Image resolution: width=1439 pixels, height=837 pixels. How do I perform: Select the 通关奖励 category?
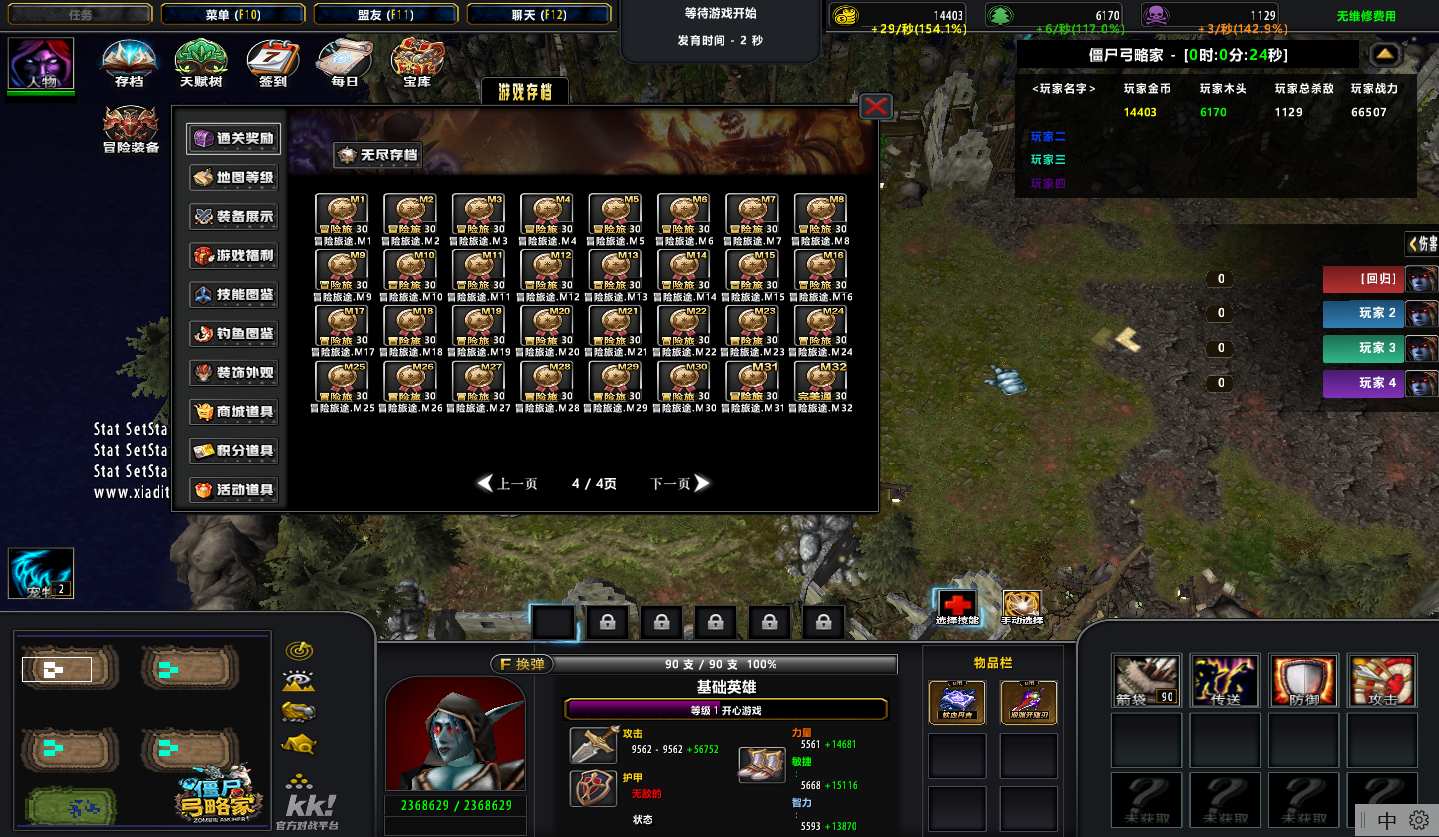[x=234, y=138]
